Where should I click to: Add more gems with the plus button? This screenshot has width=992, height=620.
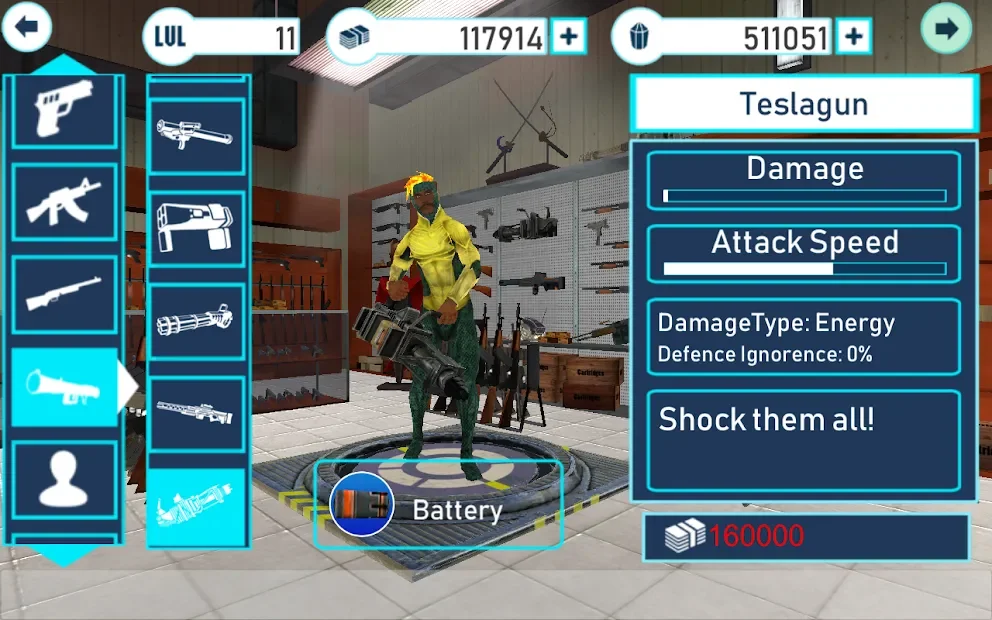click(853, 38)
